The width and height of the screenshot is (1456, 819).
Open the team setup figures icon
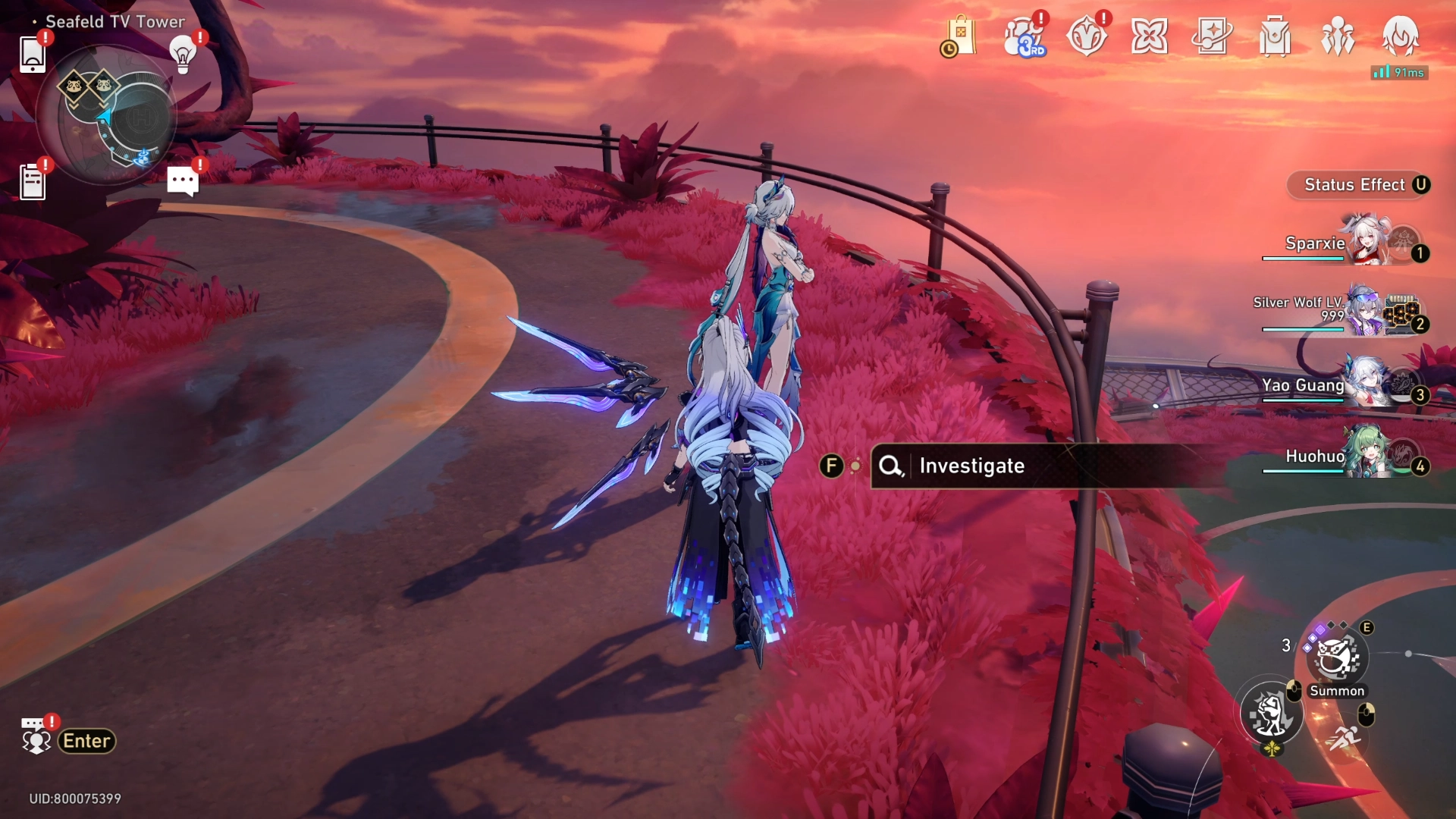1338,36
